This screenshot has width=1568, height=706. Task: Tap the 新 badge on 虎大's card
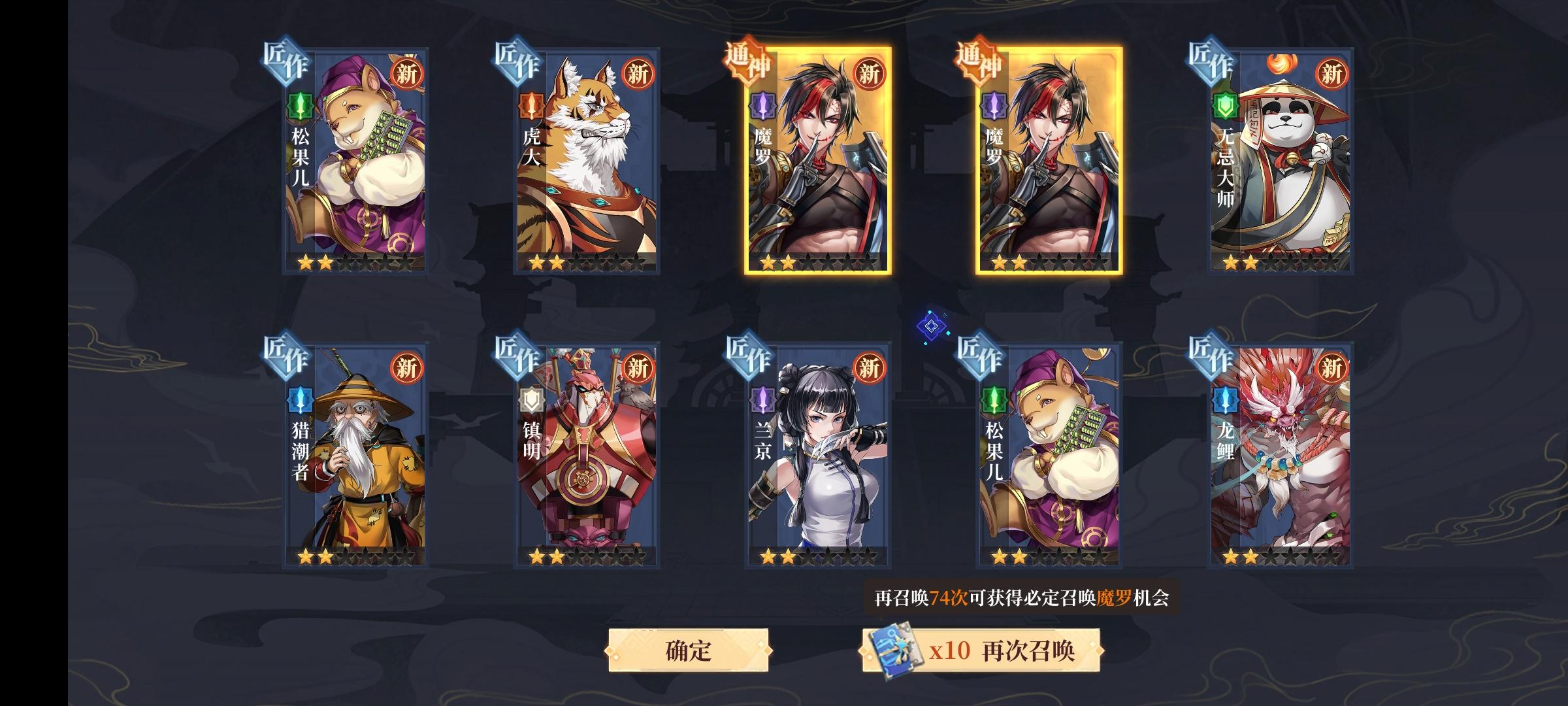click(637, 75)
